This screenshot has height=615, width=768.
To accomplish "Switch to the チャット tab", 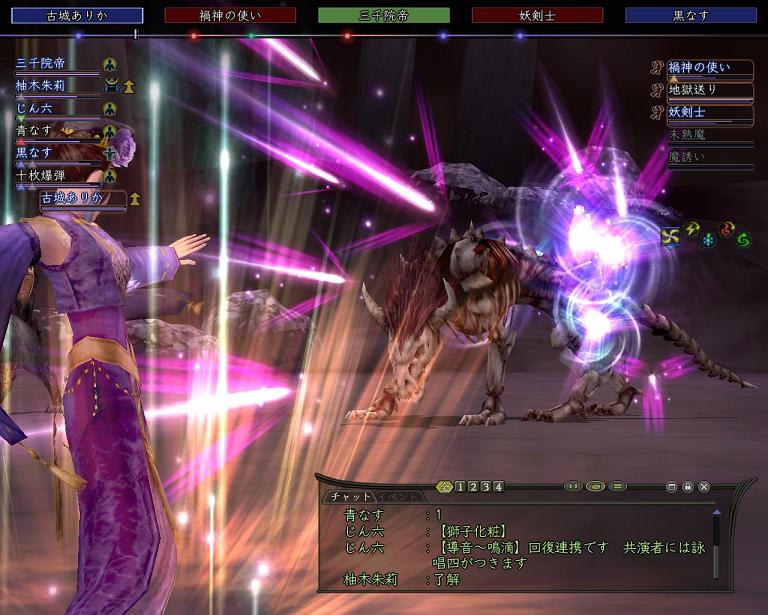I will (x=347, y=497).
